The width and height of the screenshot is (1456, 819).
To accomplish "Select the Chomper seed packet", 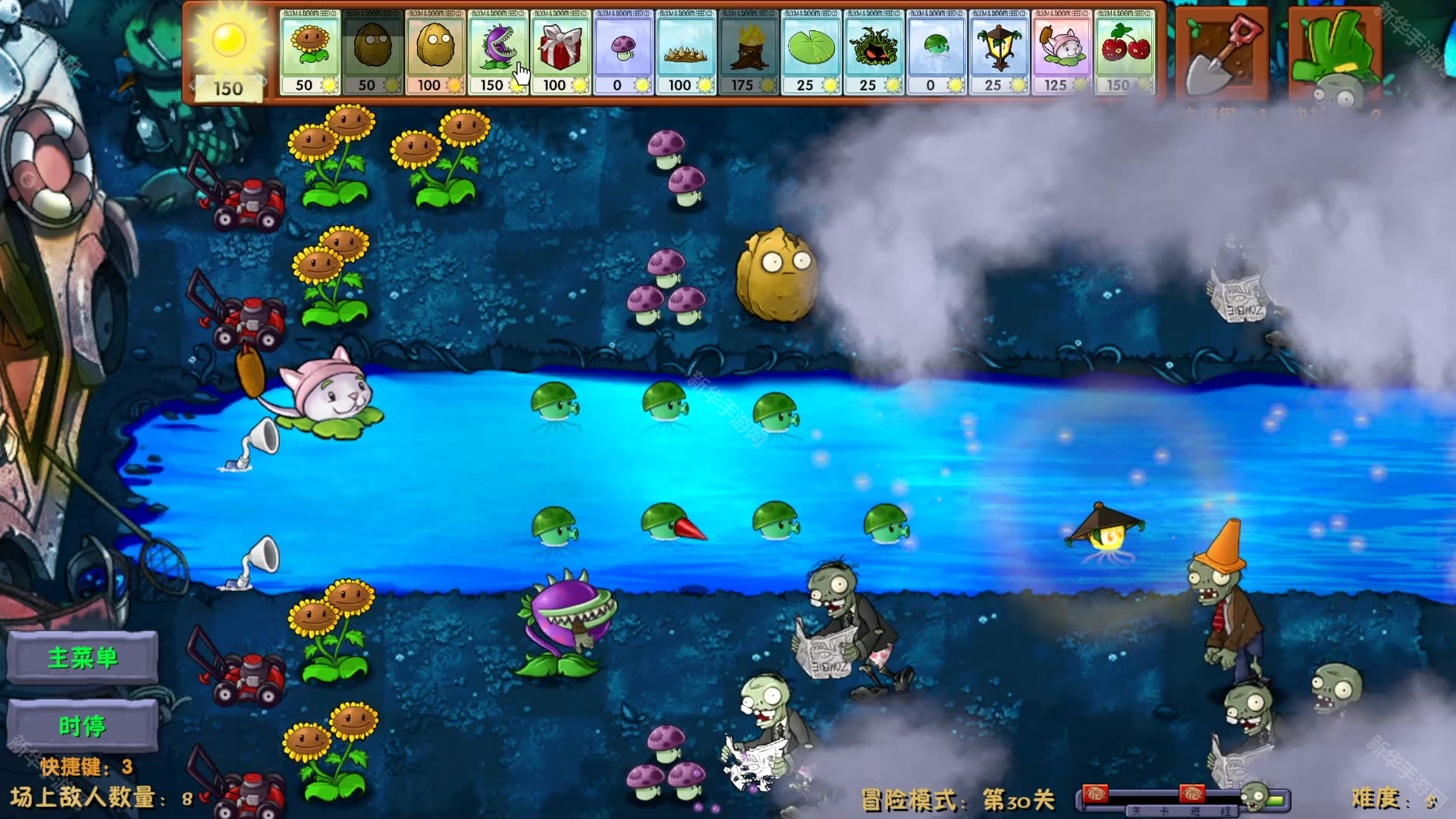I will point(497,52).
